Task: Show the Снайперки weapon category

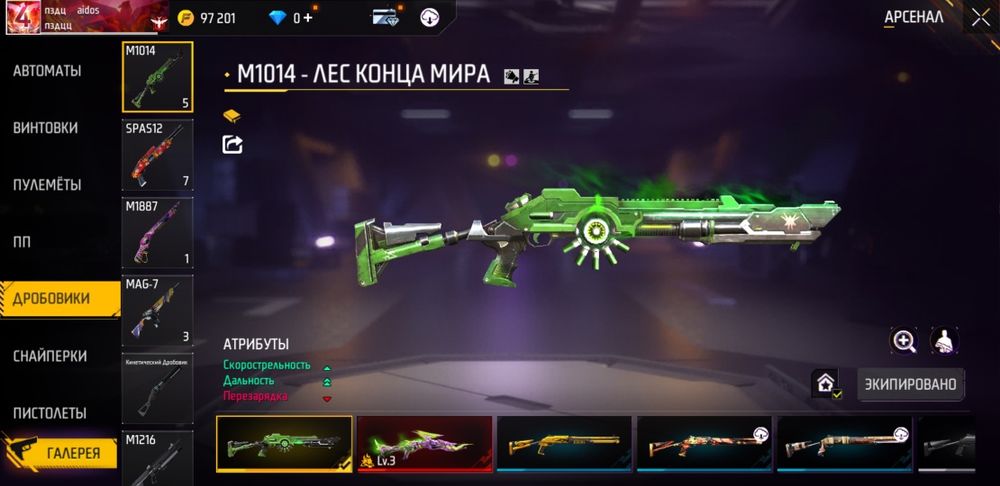Action: pos(50,356)
